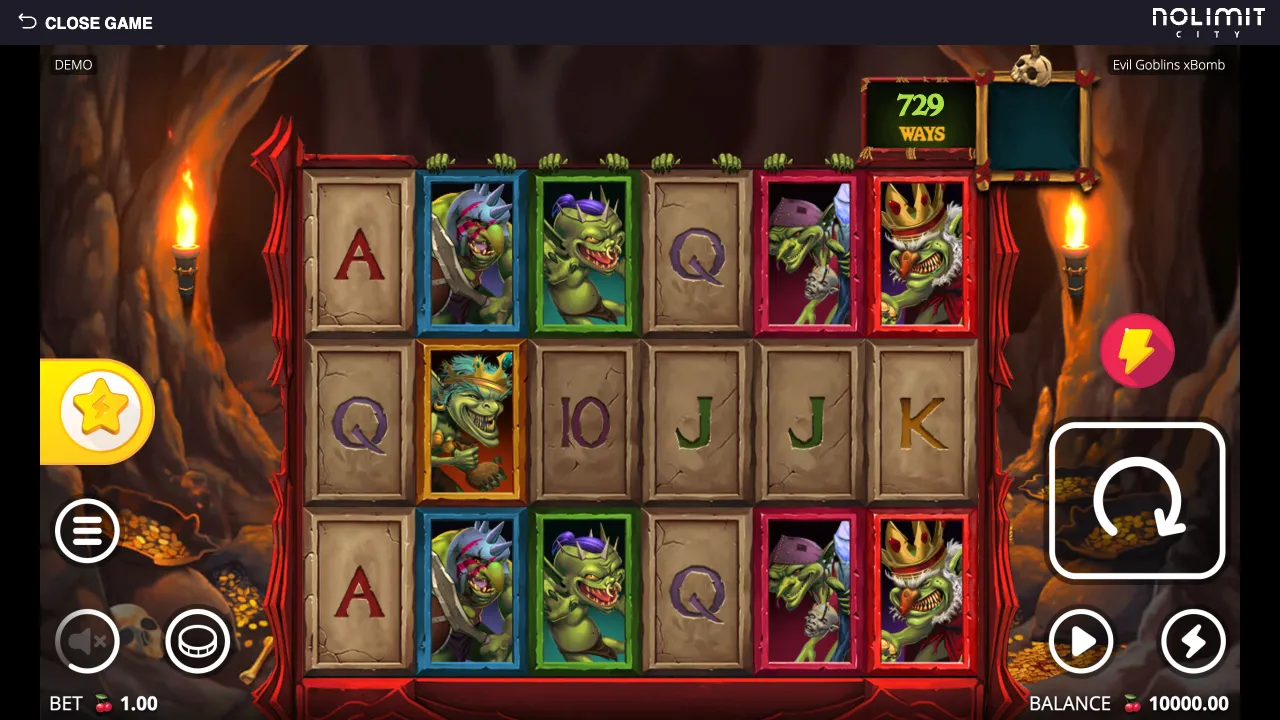Click the Evil Goblins xBomb title text
1280x720 pixels.
[1168, 64]
